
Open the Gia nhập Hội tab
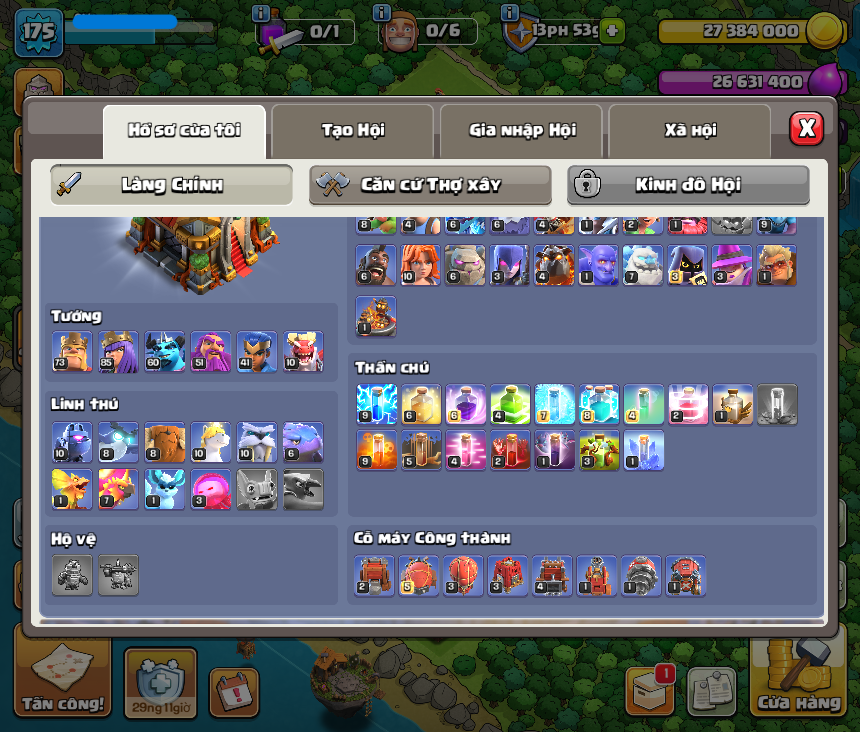click(521, 130)
